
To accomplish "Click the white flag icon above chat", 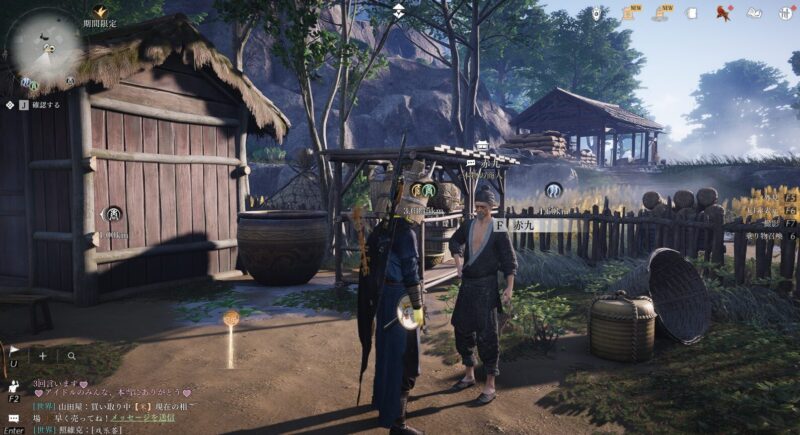I will [13, 352].
